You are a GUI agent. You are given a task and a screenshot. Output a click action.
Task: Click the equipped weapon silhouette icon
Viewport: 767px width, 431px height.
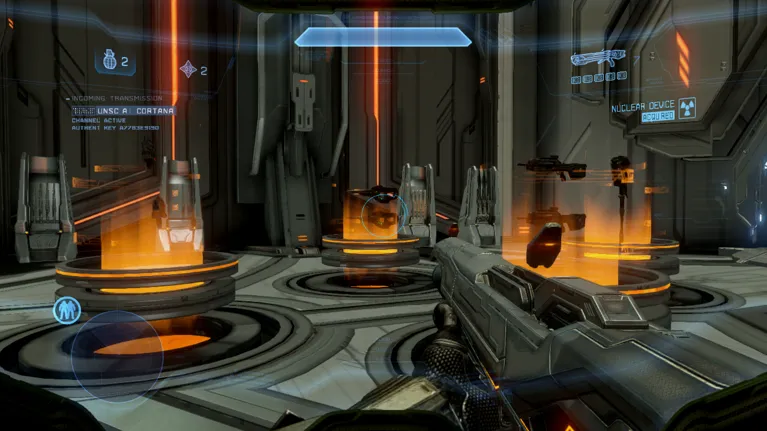pyautogui.click(x=596, y=60)
